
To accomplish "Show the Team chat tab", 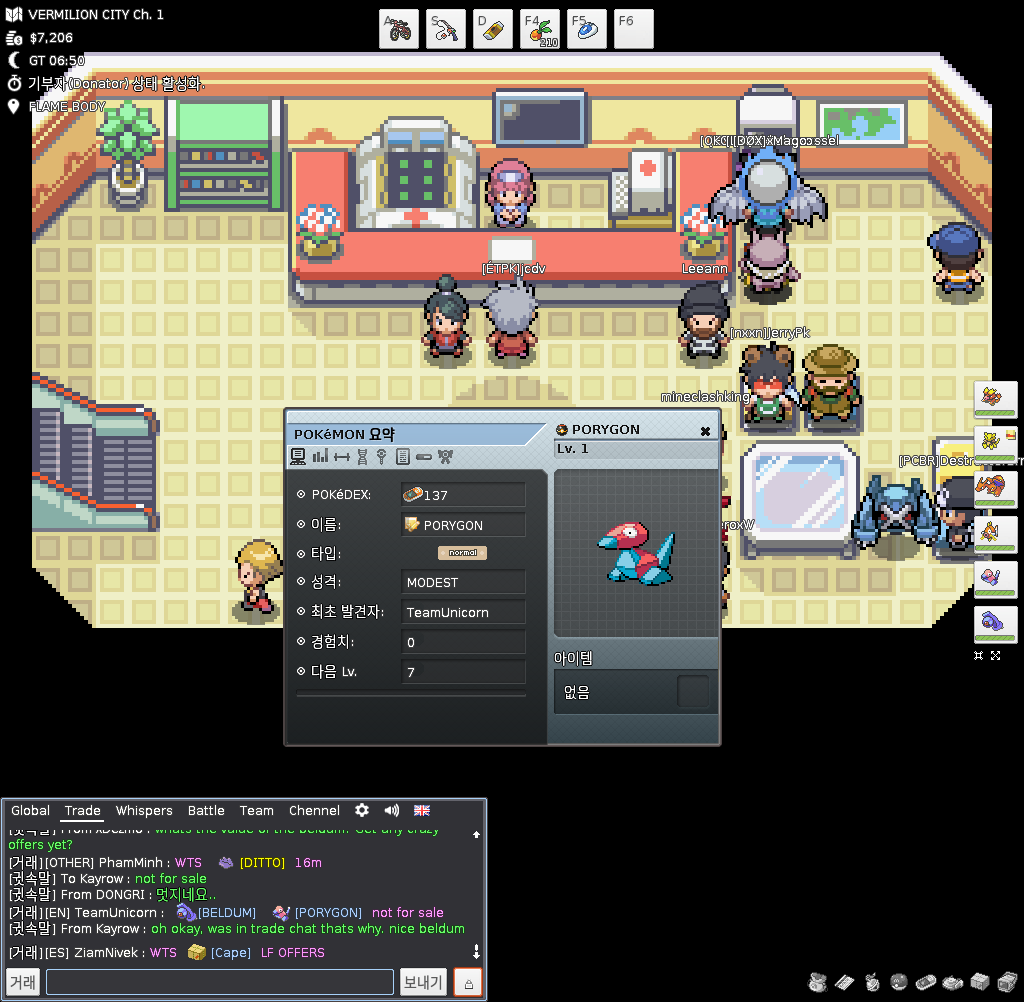I will click(256, 811).
